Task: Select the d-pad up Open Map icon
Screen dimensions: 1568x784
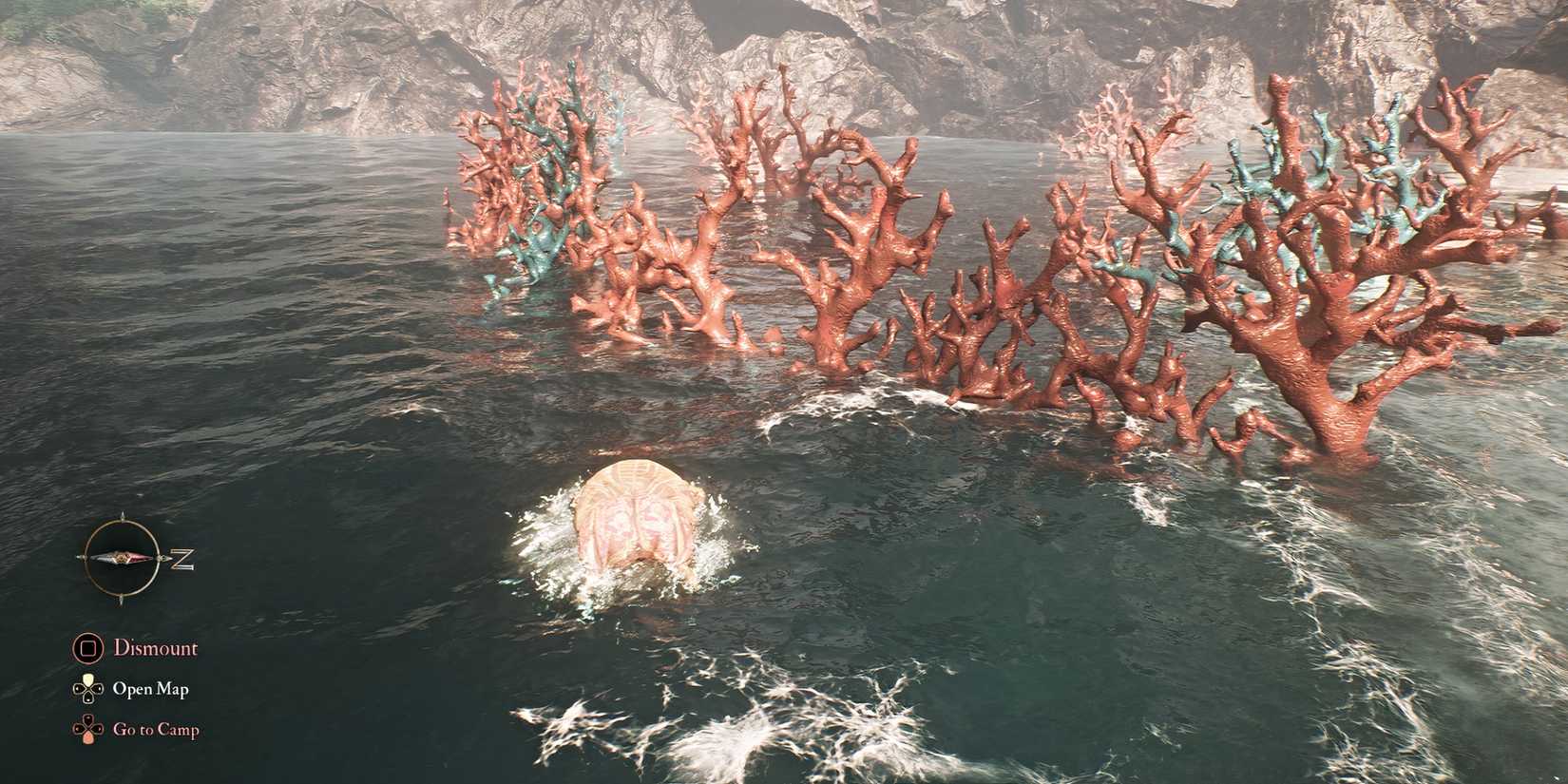Action: [x=87, y=687]
